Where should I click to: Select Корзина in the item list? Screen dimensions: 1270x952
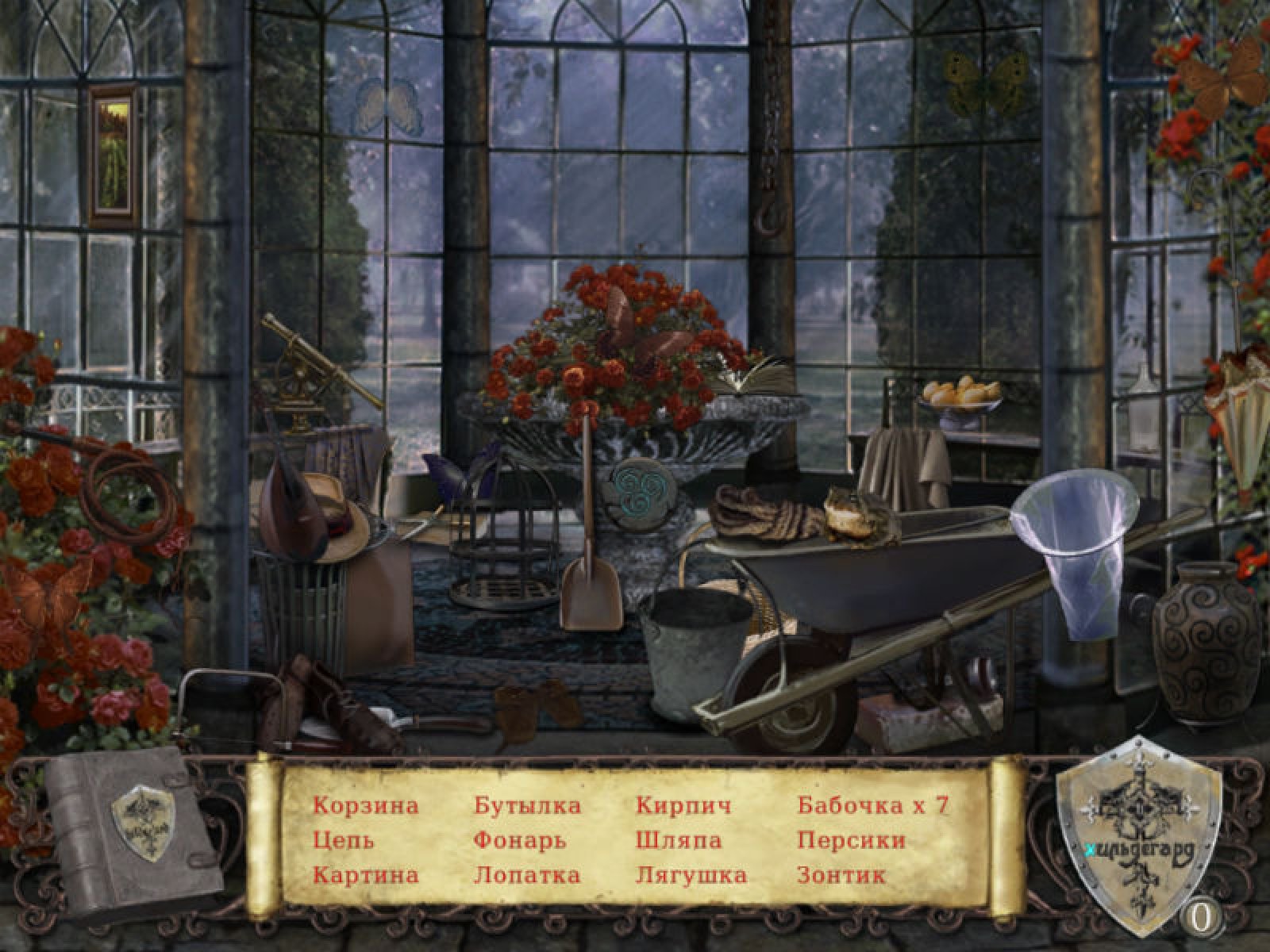coord(365,806)
